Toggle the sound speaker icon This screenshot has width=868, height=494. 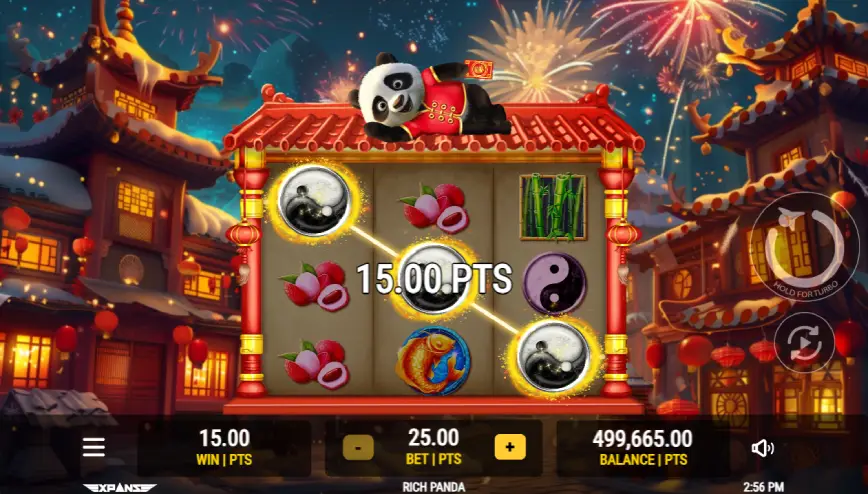[x=762, y=448]
